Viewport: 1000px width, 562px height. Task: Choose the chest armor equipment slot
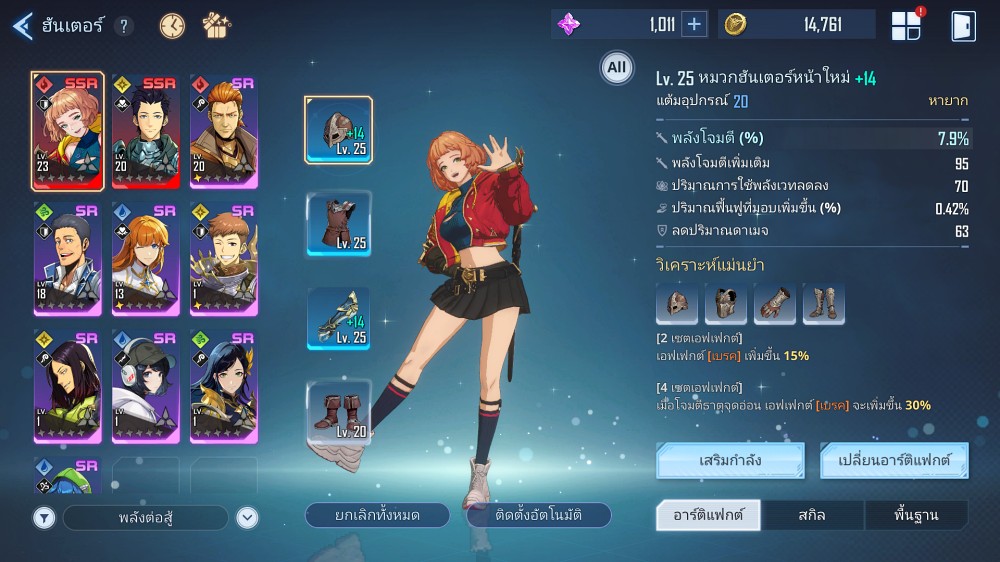coord(338,224)
